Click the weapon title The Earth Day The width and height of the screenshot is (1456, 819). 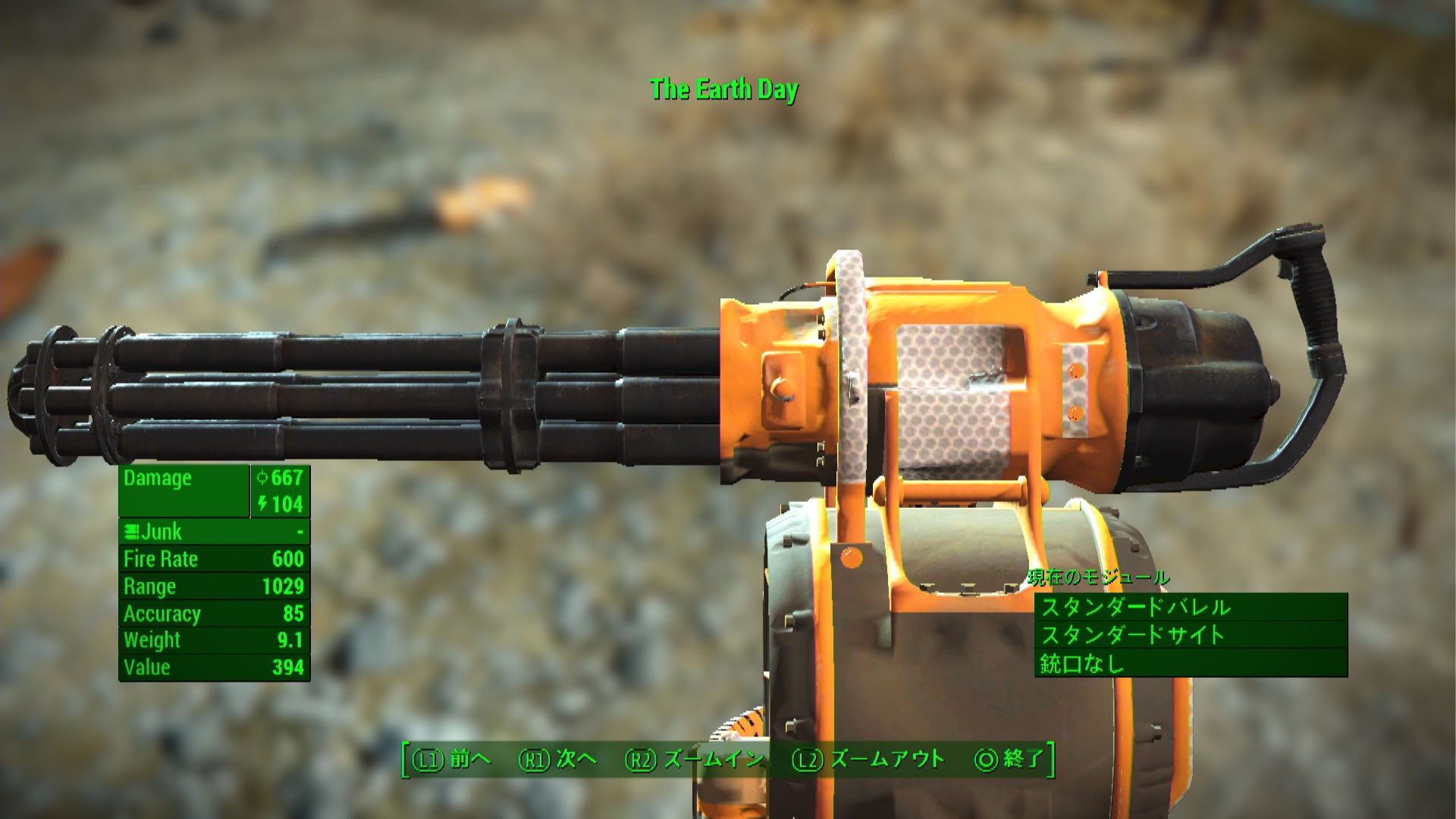tap(723, 89)
